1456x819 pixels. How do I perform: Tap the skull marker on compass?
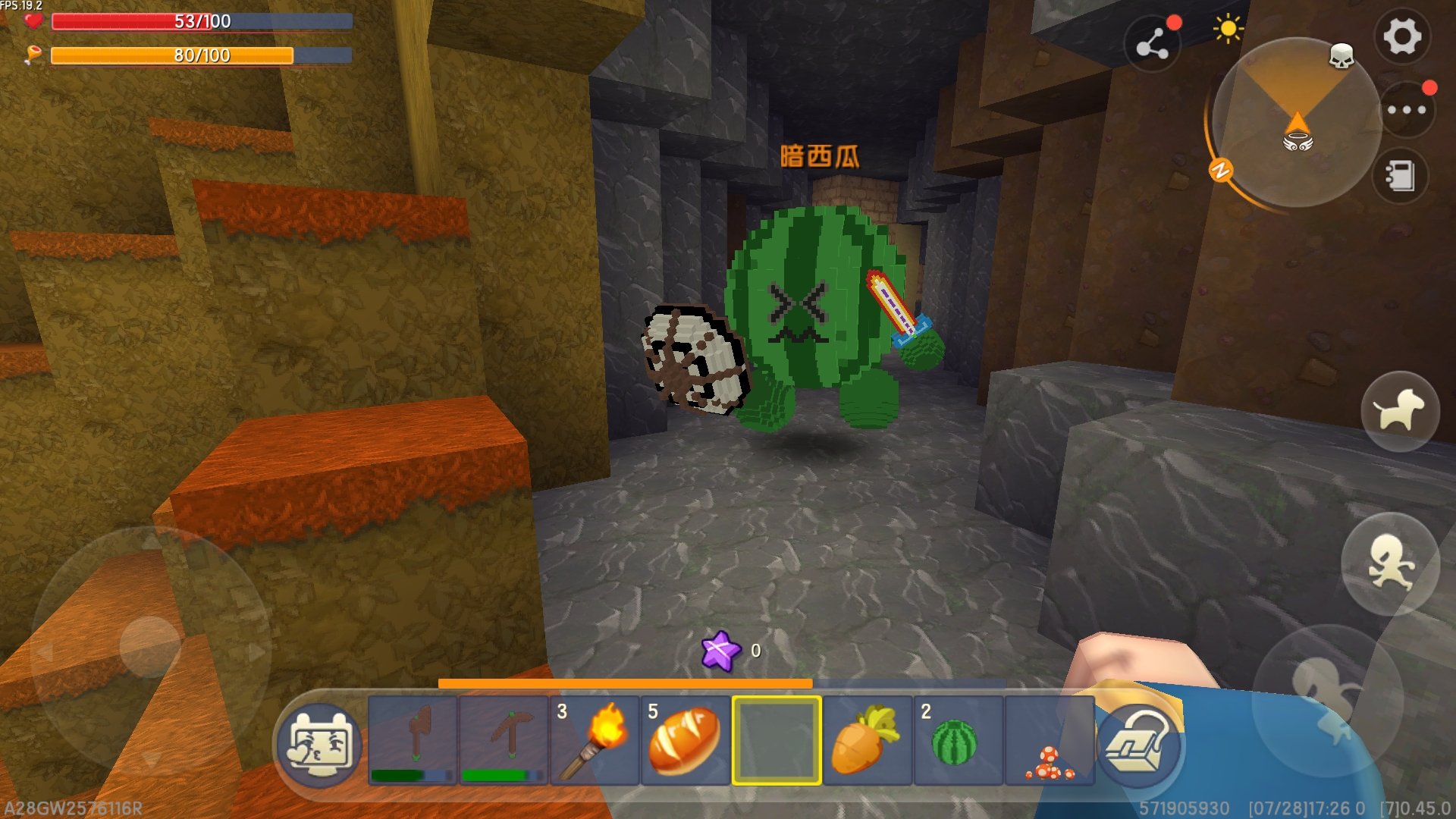1341,56
